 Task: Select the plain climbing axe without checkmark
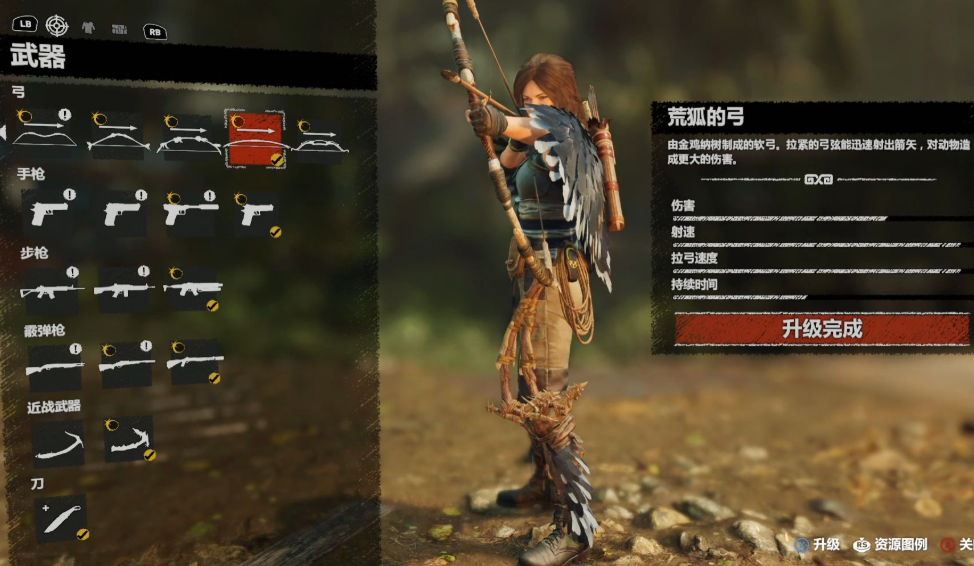tap(58, 441)
